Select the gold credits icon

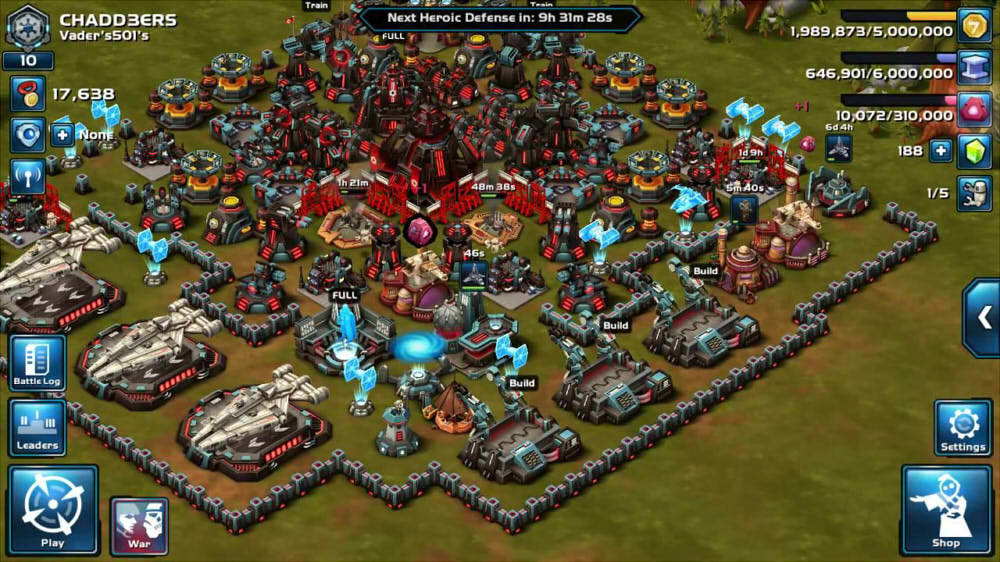pyautogui.click(x=974, y=26)
